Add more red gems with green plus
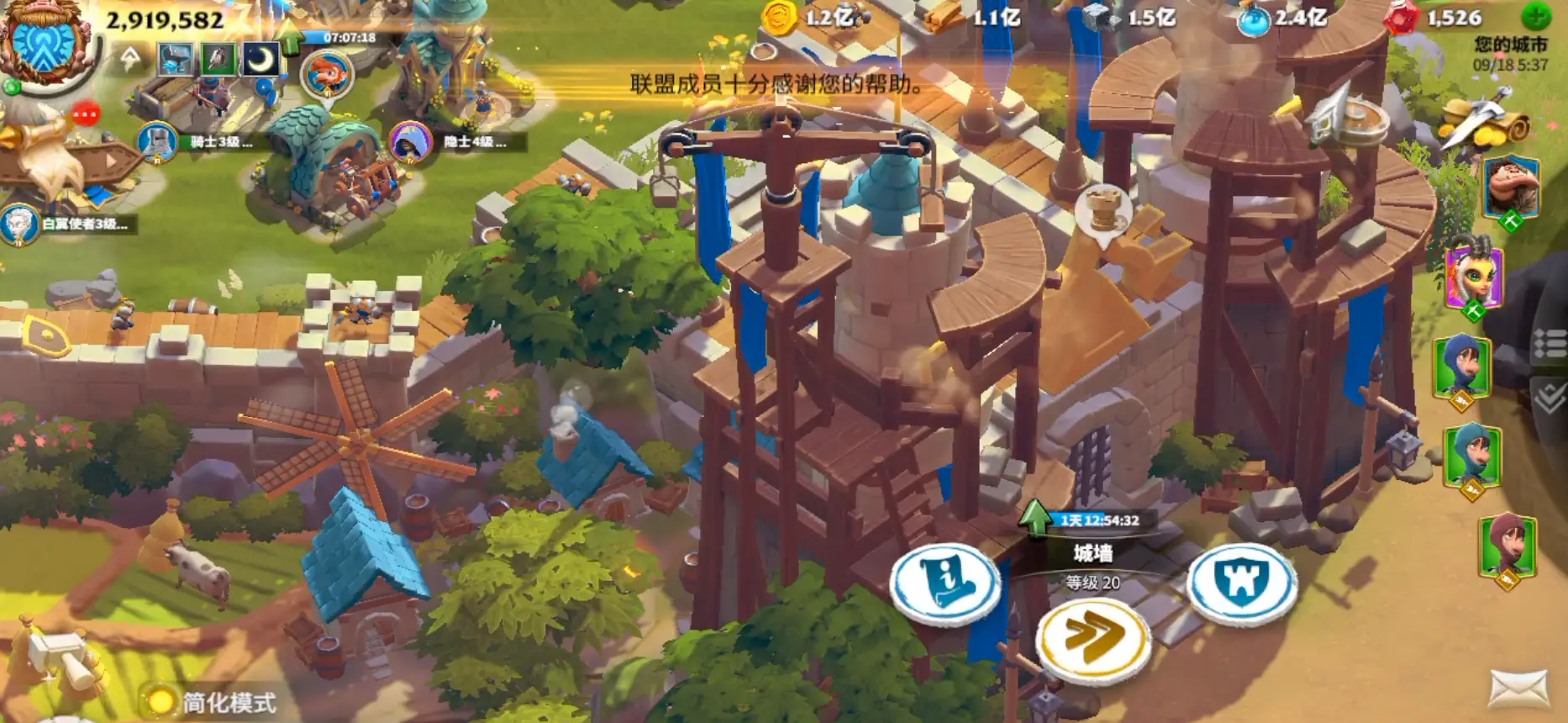This screenshot has width=1568, height=723. [x=1537, y=17]
